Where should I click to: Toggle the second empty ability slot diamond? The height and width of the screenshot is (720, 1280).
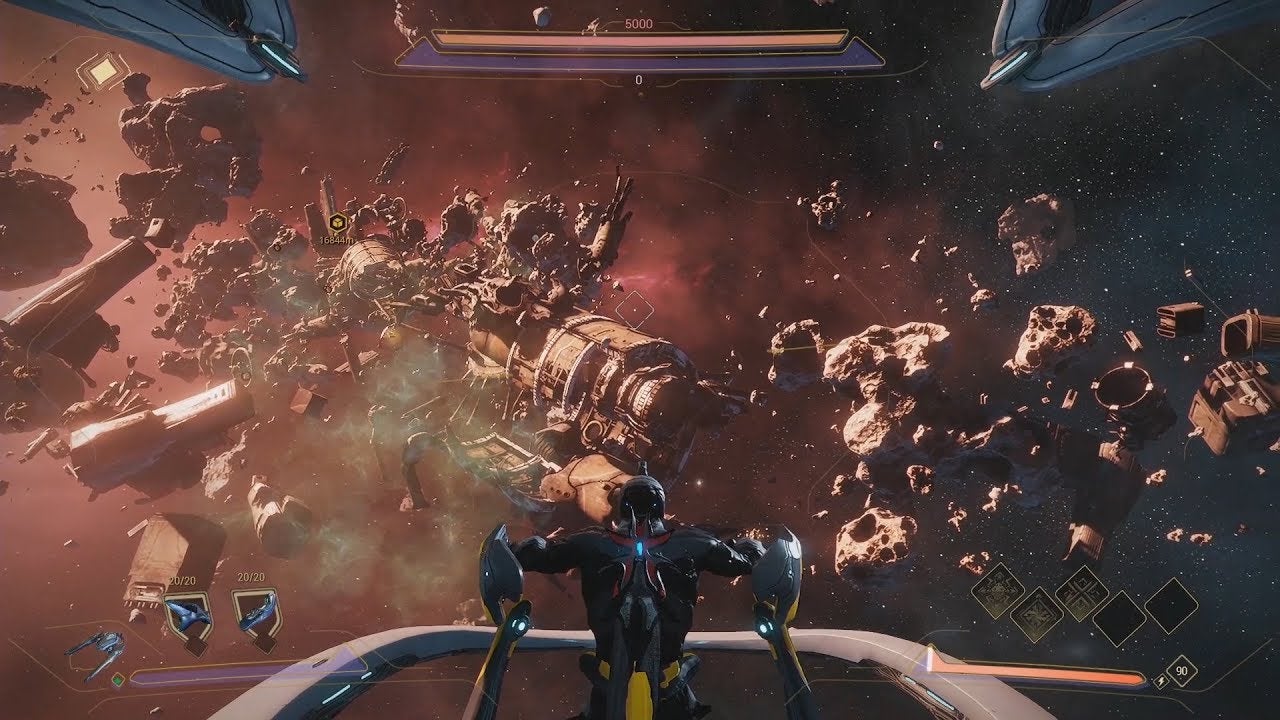(1171, 605)
